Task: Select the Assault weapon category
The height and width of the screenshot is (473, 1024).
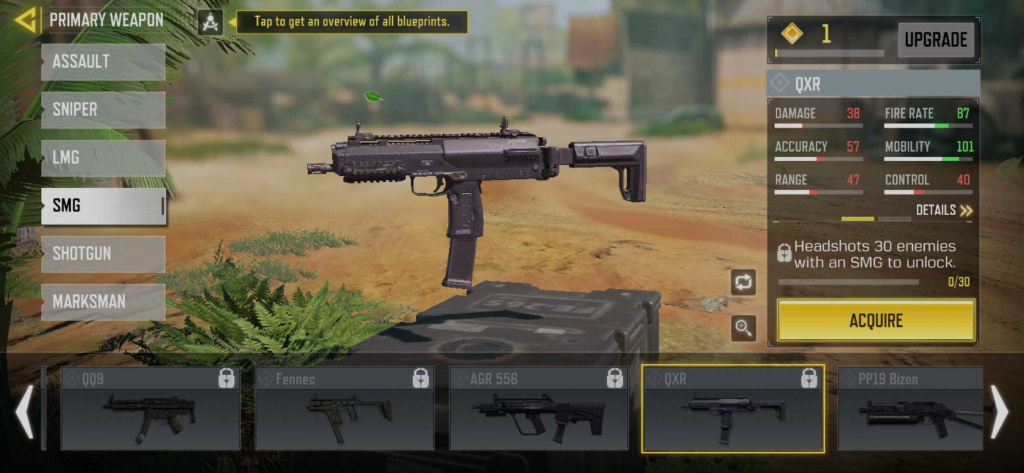Action: click(103, 62)
